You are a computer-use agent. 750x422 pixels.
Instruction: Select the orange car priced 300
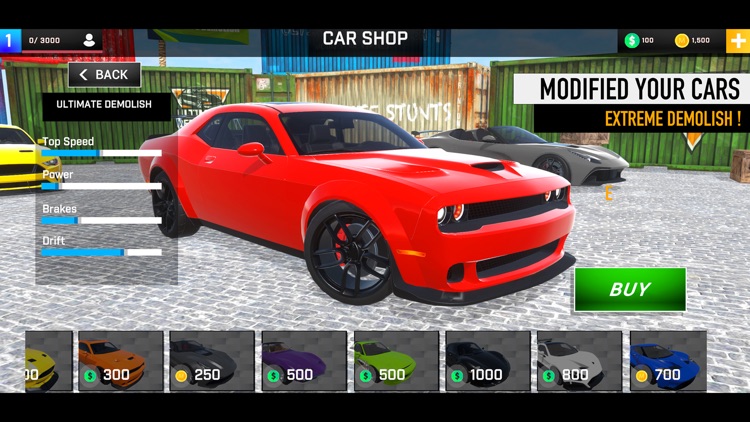click(120, 361)
